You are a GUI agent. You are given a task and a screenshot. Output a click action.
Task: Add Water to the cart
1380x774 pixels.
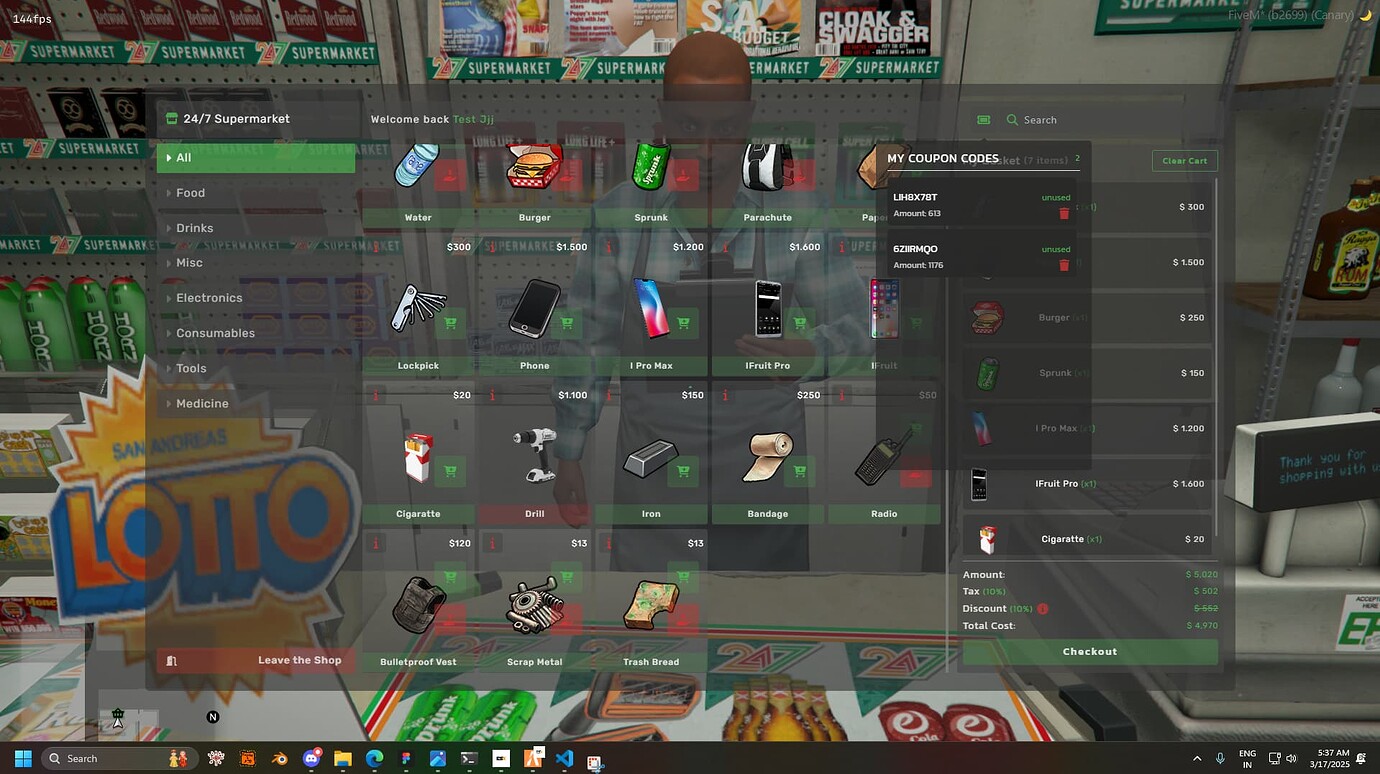tap(450, 174)
